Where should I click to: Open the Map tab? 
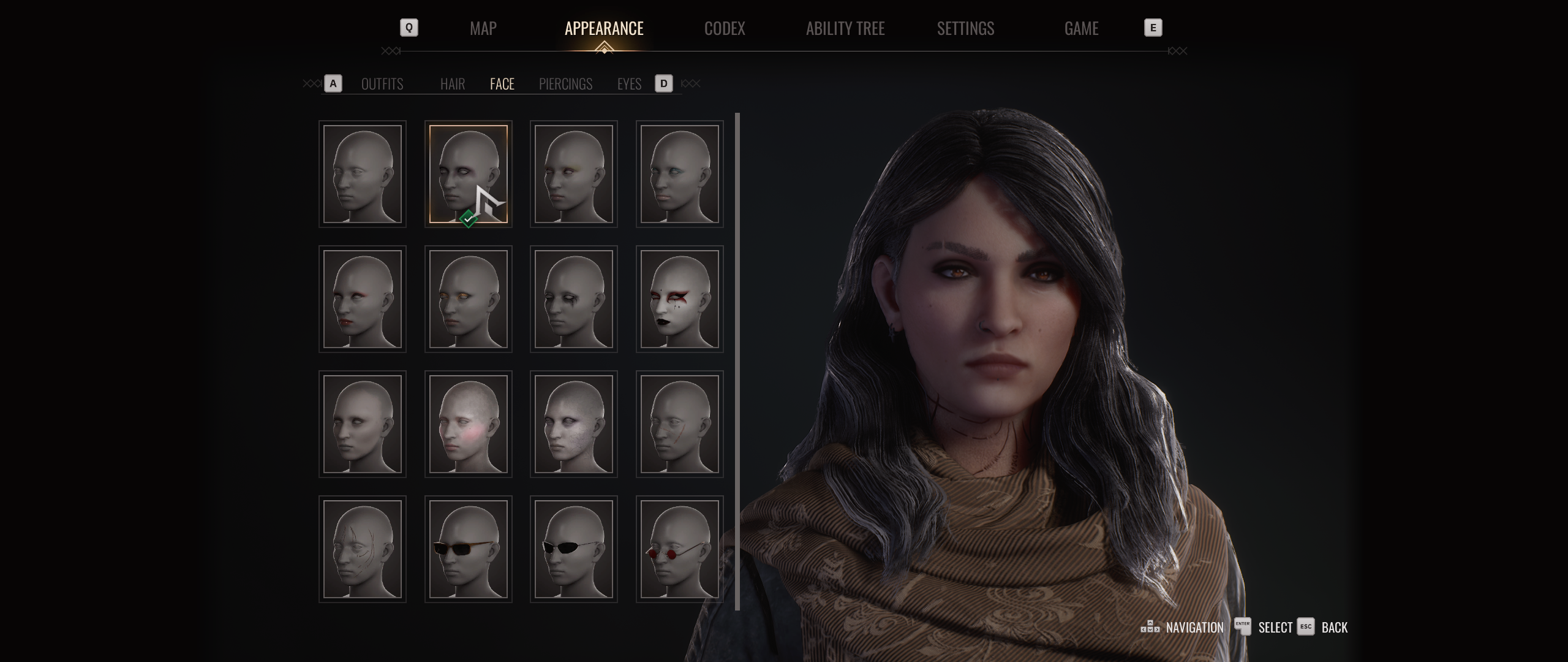pyautogui.click(x=483, y=28)
